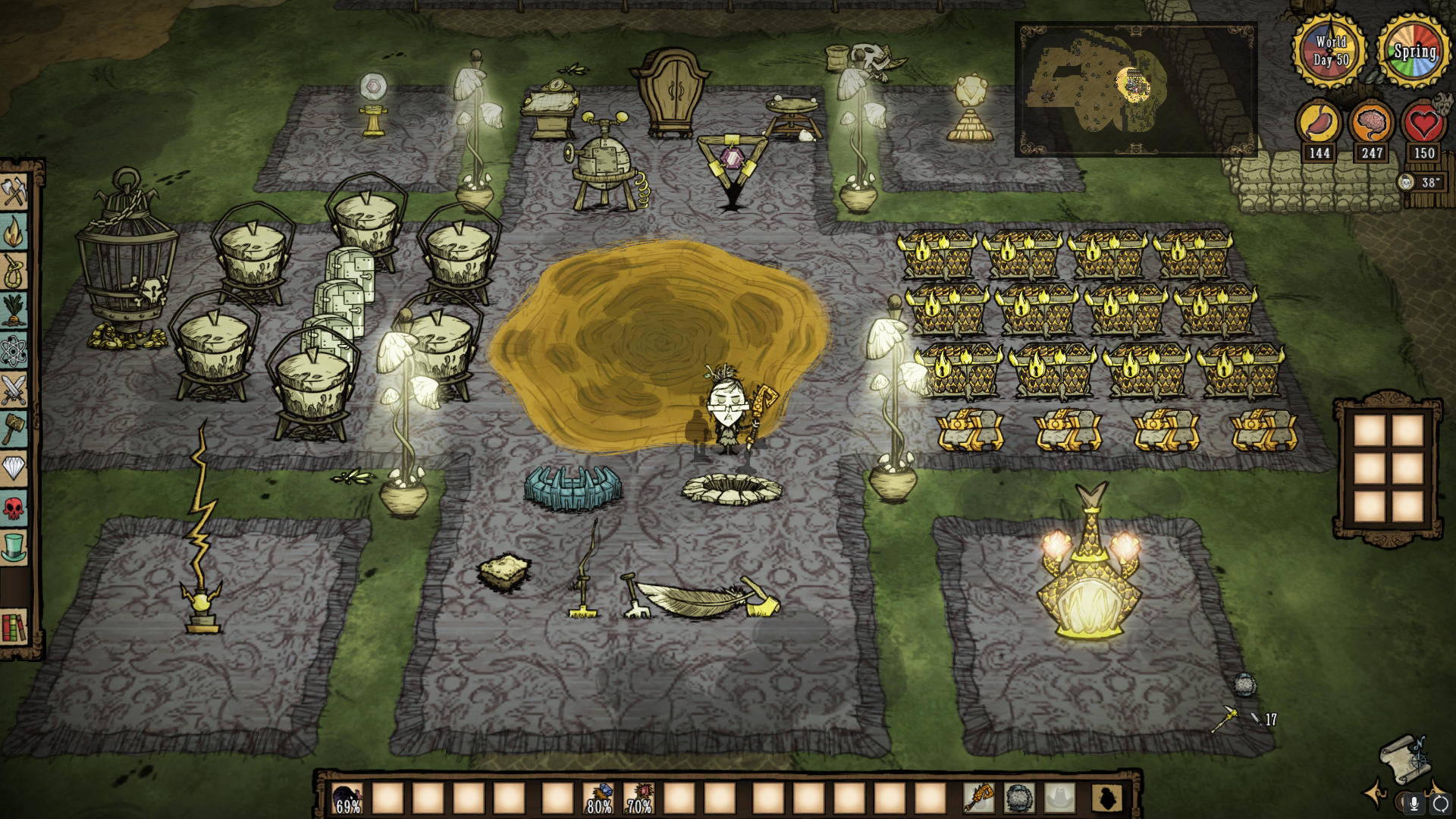
Task: Open the Tools crafting tab
Action: point(14,192)
